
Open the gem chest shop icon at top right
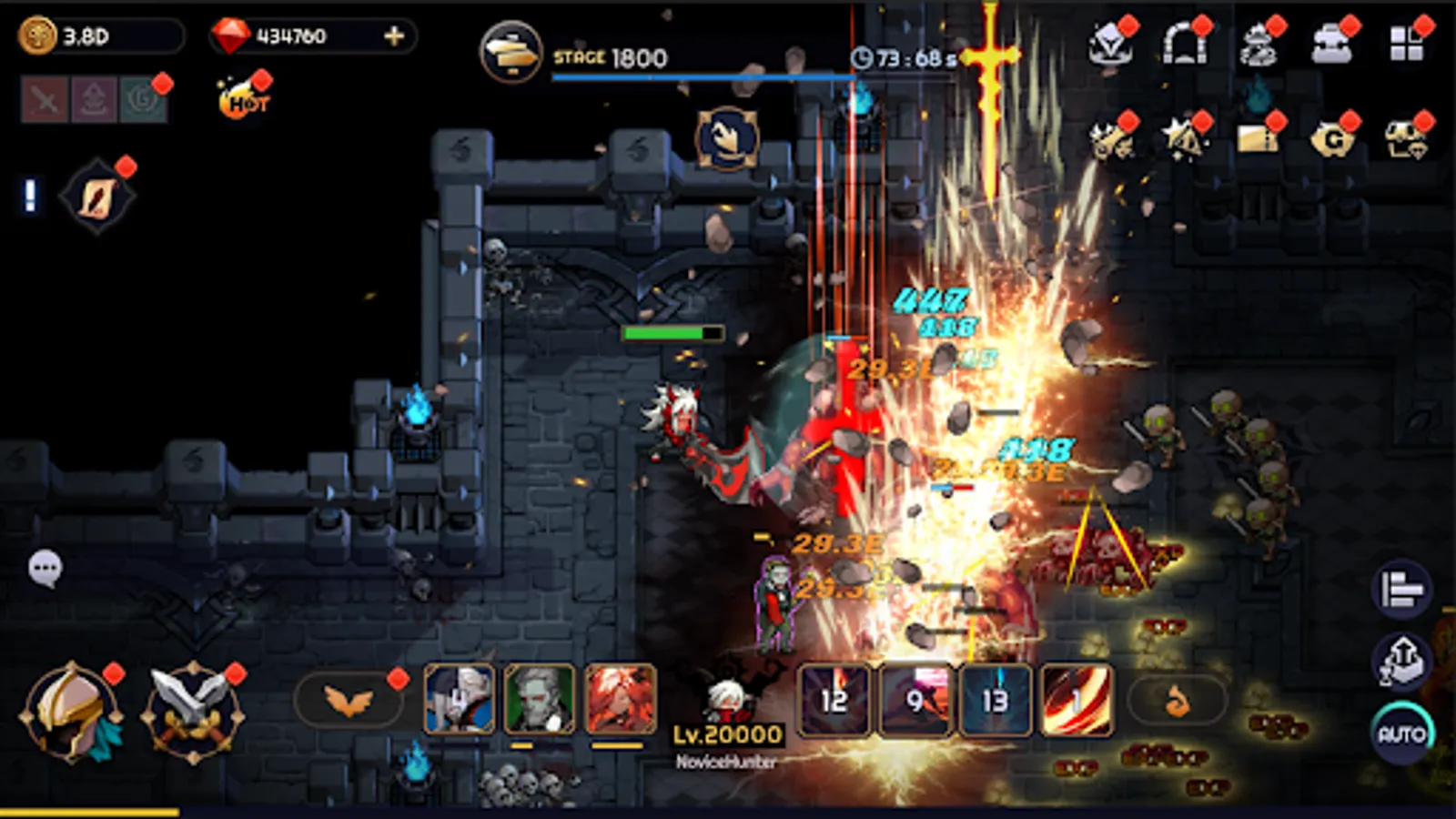(x=1407, y=138)
